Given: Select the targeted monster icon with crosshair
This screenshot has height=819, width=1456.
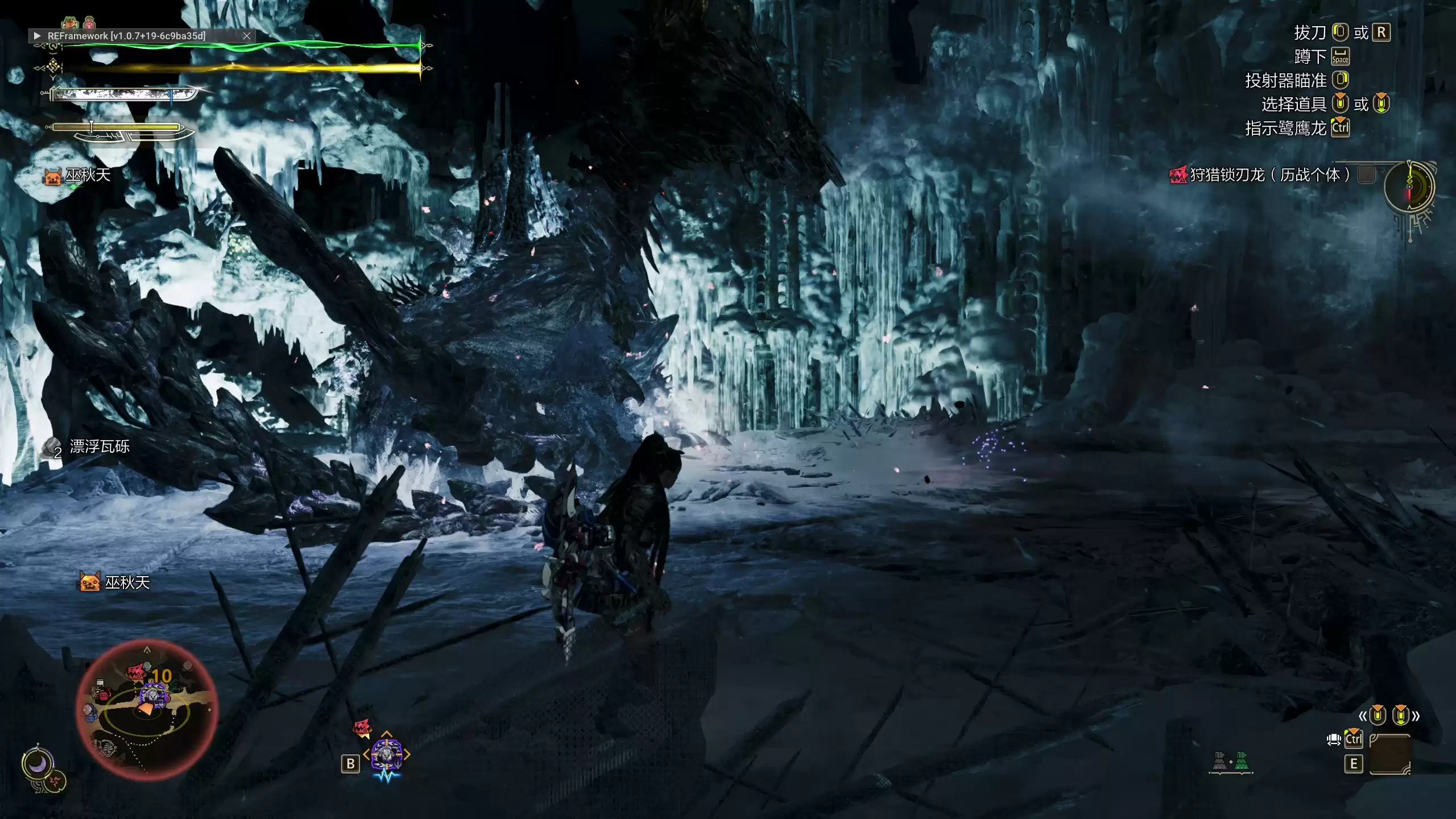Looking at the screenshot, I should (x=387, y=754).
